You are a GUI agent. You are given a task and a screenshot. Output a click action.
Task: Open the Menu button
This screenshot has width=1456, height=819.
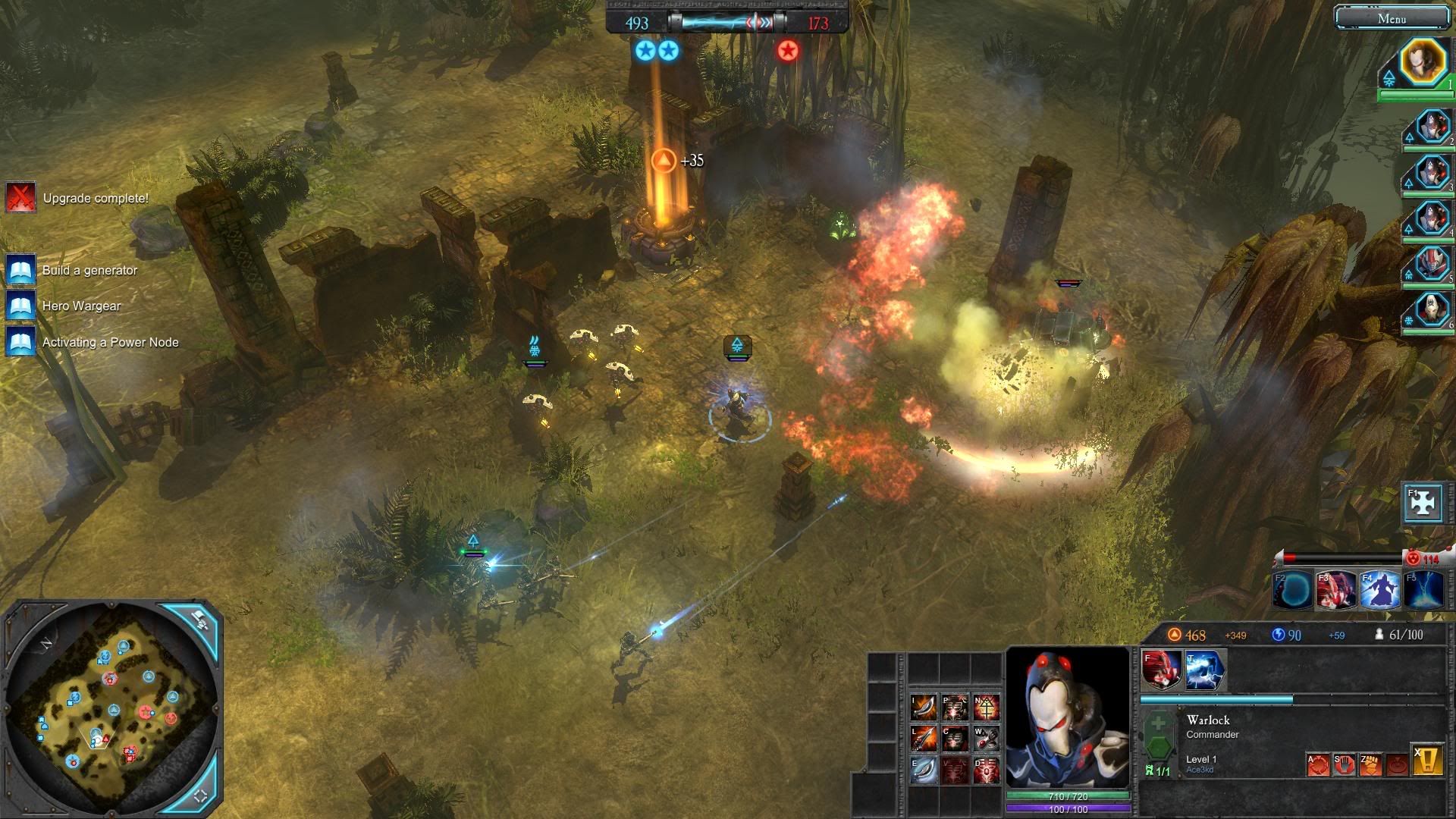(x=1392, y=18)
